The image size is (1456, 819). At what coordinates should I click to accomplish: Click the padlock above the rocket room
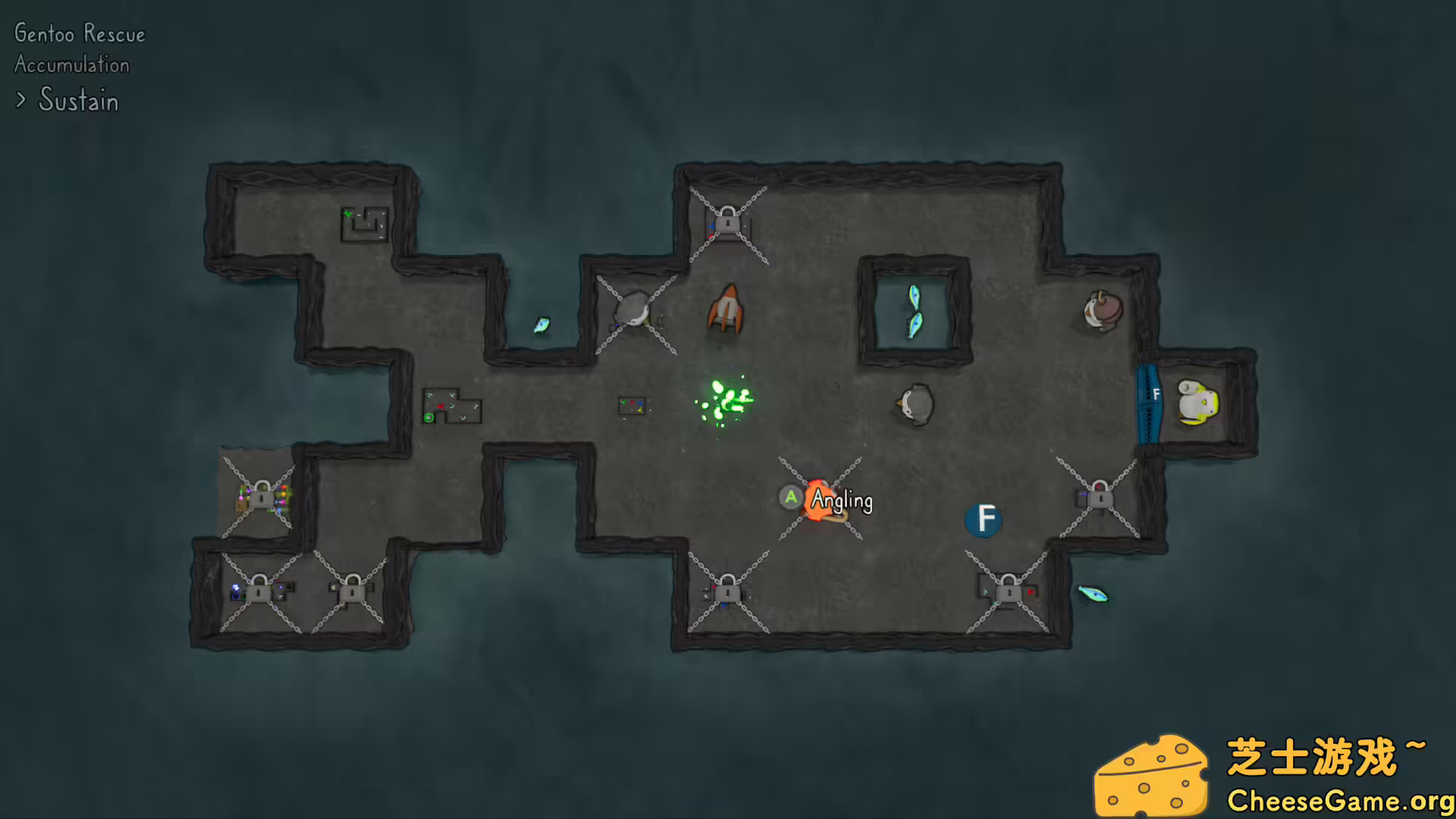(x=726, y=223)
